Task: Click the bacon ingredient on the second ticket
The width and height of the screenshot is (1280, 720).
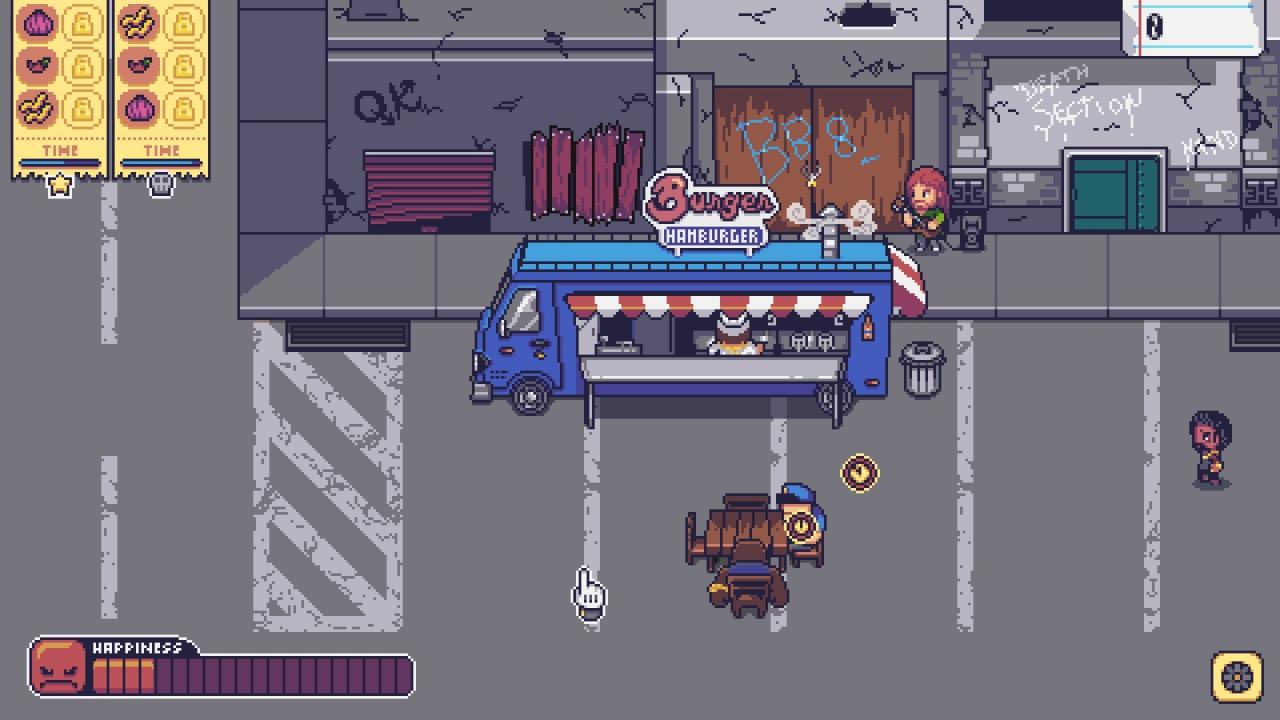Action: [139, 24]
